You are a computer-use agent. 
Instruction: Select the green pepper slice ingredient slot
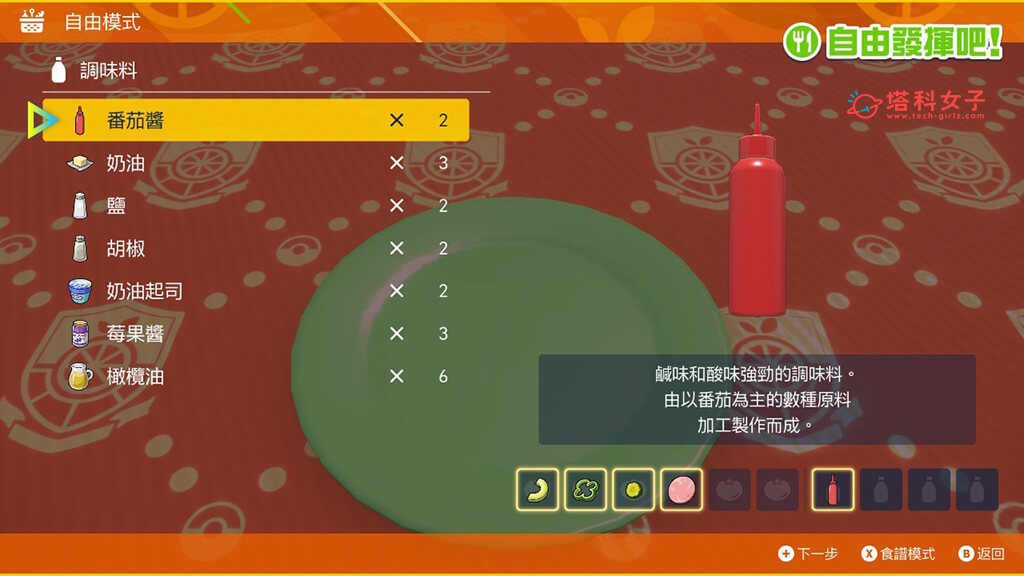click(x=585, y=490)
